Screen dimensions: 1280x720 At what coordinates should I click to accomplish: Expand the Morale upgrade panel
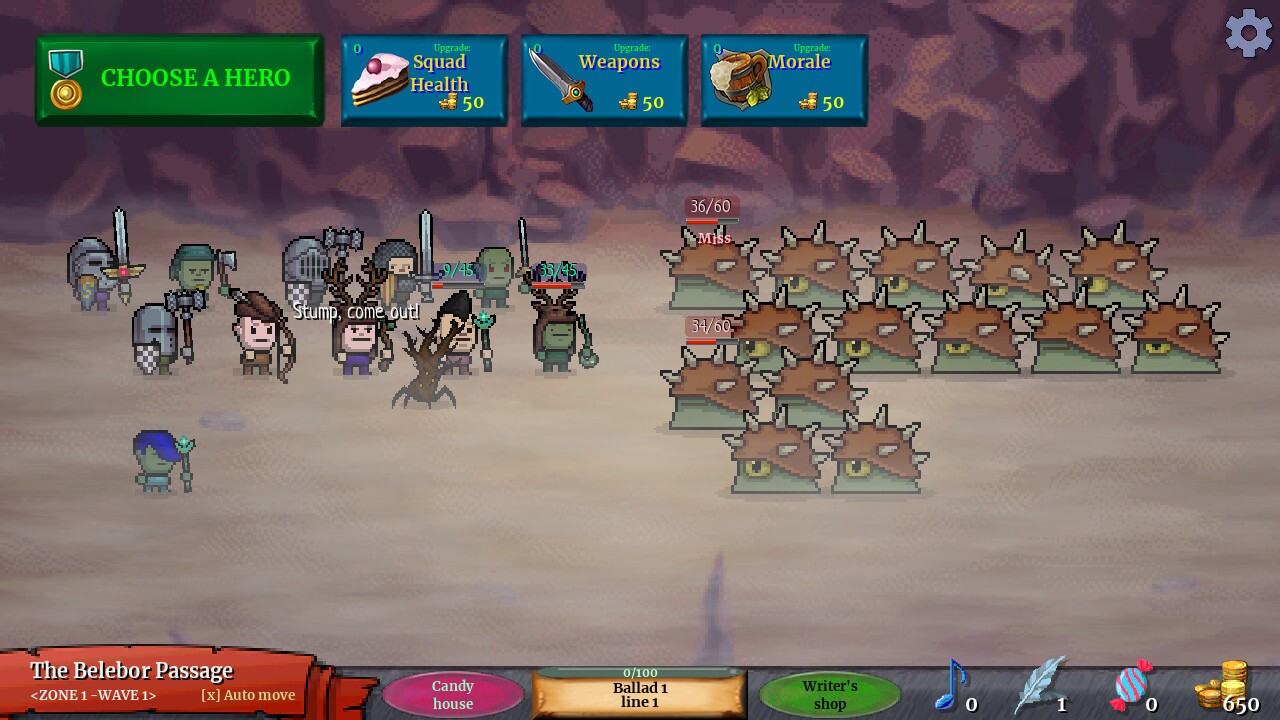pyautogui.click(x=784, y=80)
